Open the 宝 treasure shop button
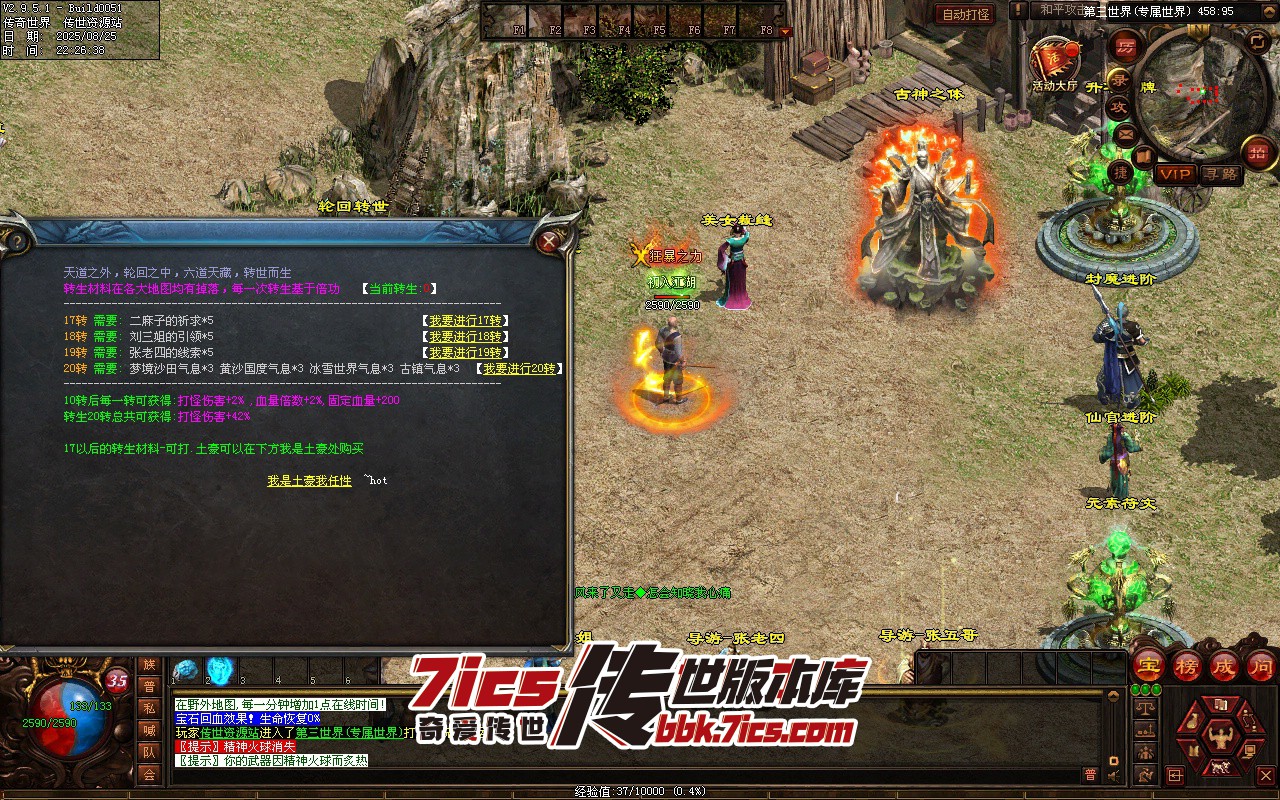 pyautogui.click(x=1148, y=666)
